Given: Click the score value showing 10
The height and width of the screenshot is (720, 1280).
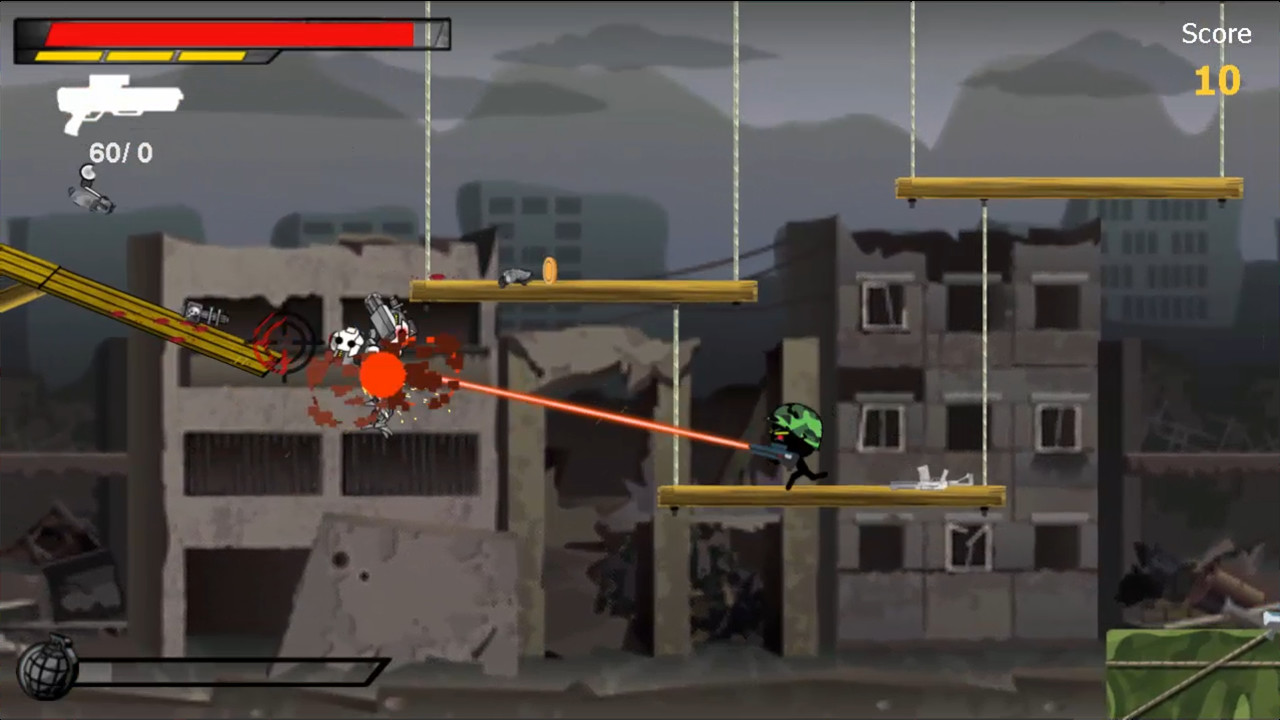Looking at the screenshot, I should 1216,82.
